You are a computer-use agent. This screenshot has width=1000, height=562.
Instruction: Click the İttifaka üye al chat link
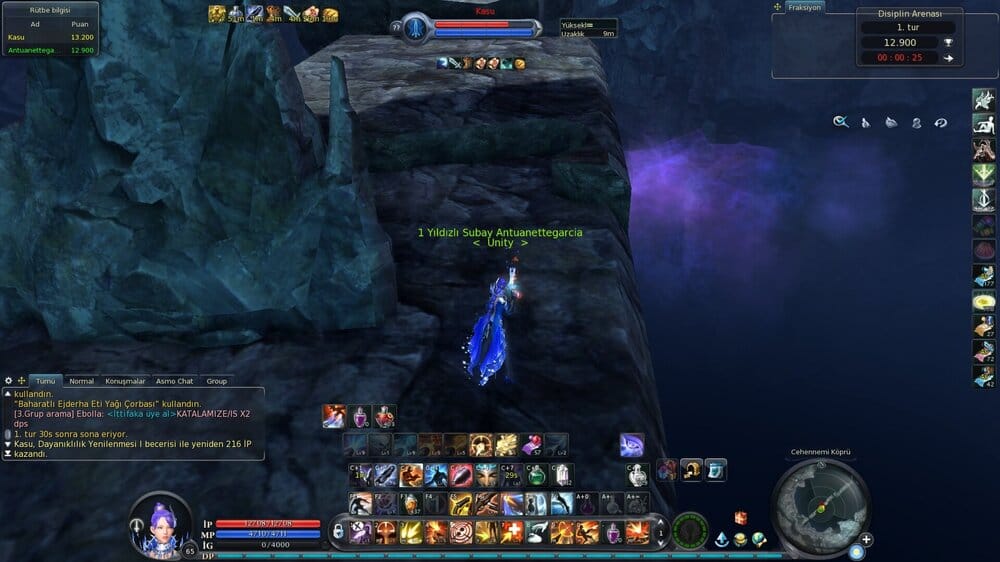(x=139, y=413)
